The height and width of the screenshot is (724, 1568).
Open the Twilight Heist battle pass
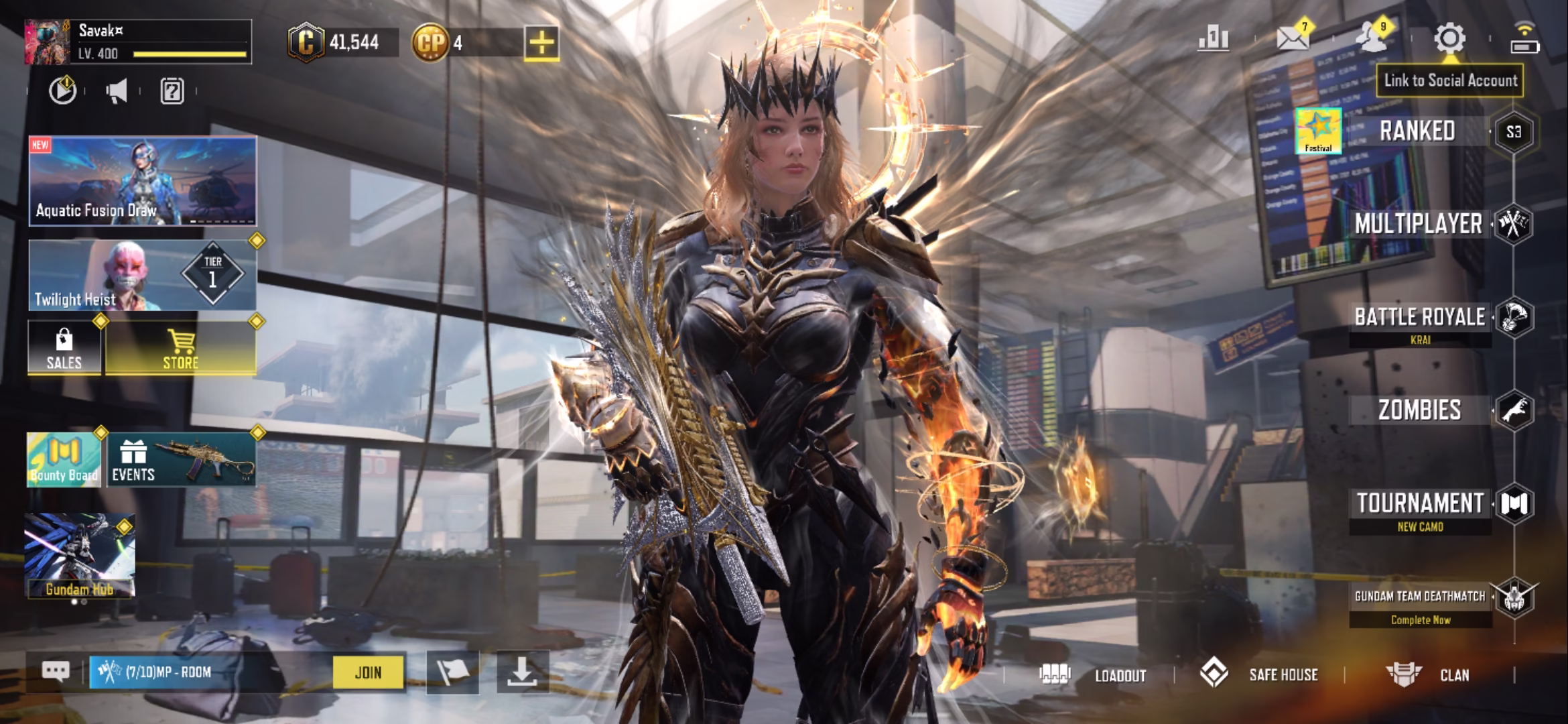click(x=142, y=276)
